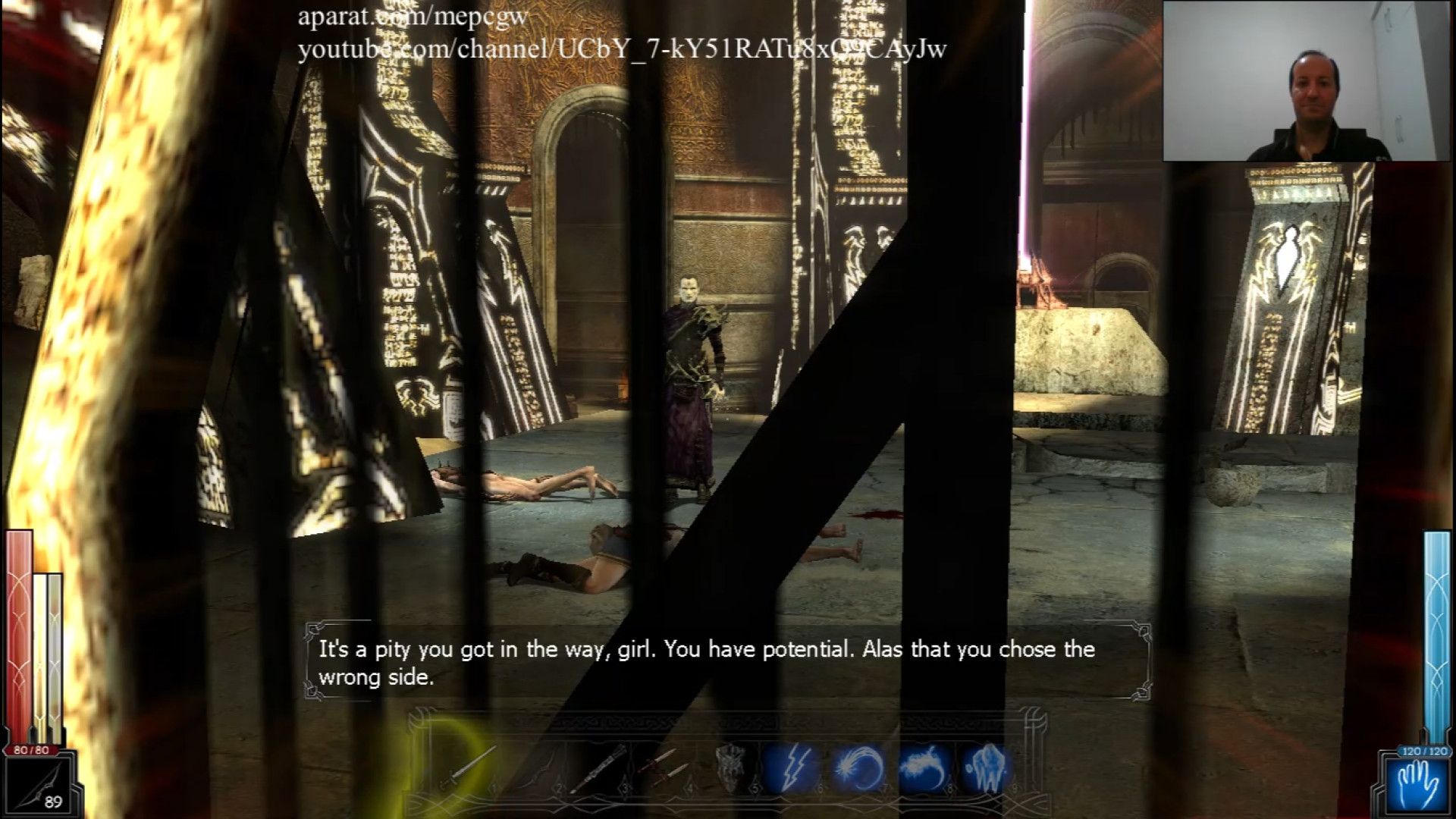The height and width of the screenshot is (819, 1456).
Task: Activate the ice crystal spell
Action: coord(987,767)
